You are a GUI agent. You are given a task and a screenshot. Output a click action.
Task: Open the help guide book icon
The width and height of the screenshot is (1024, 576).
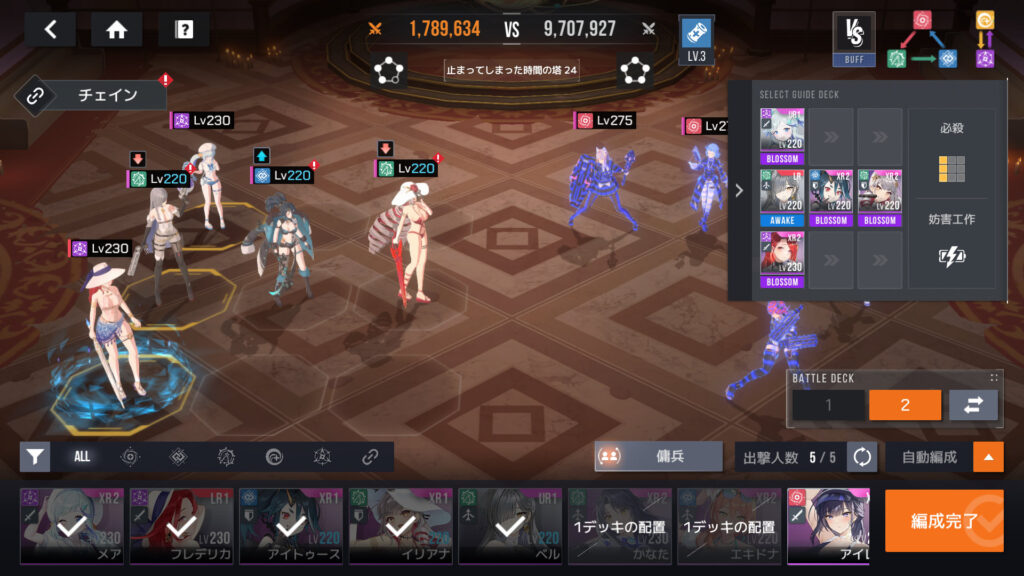[183, 29]
